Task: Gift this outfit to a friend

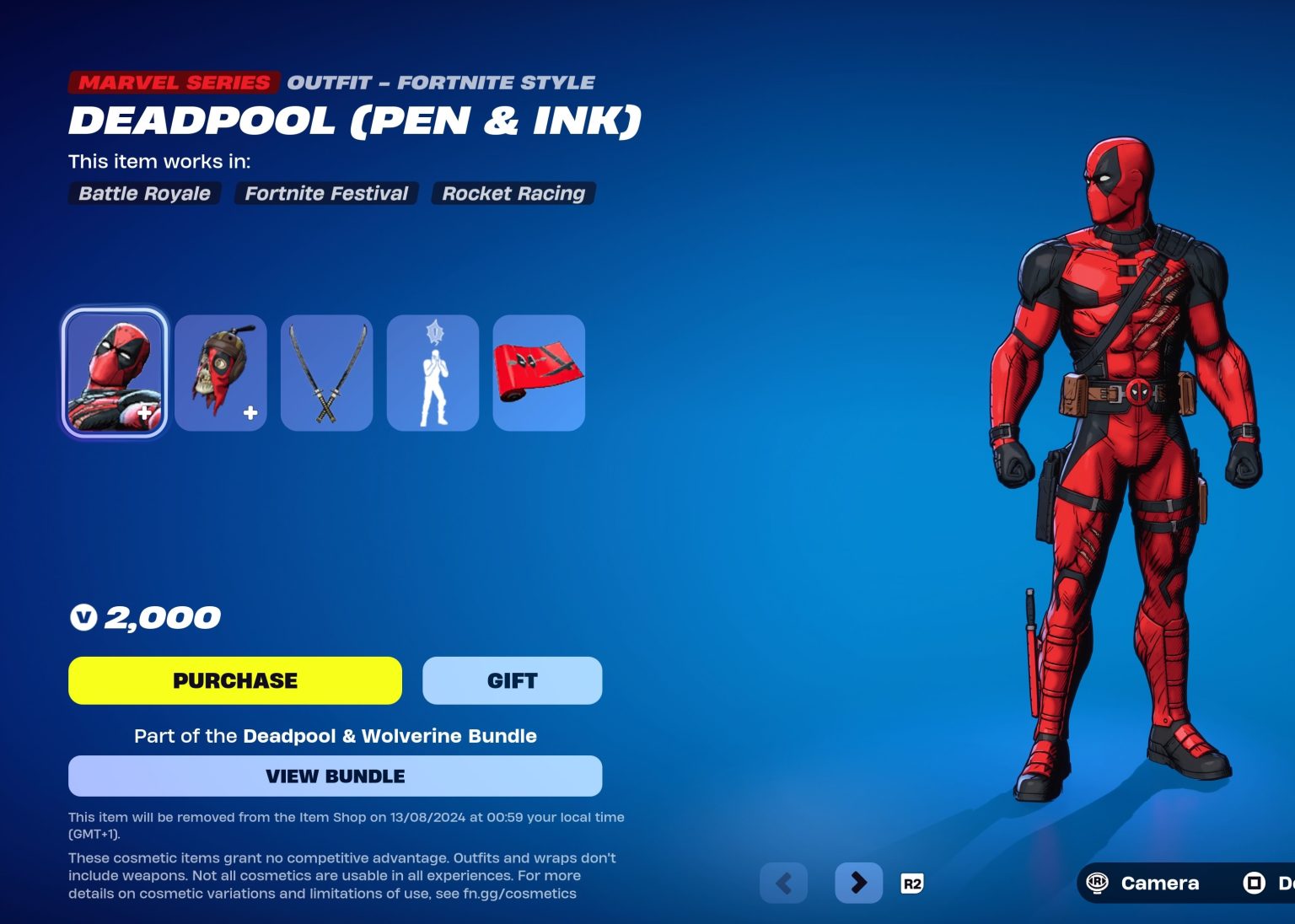Action: click(x=512, y=680)
